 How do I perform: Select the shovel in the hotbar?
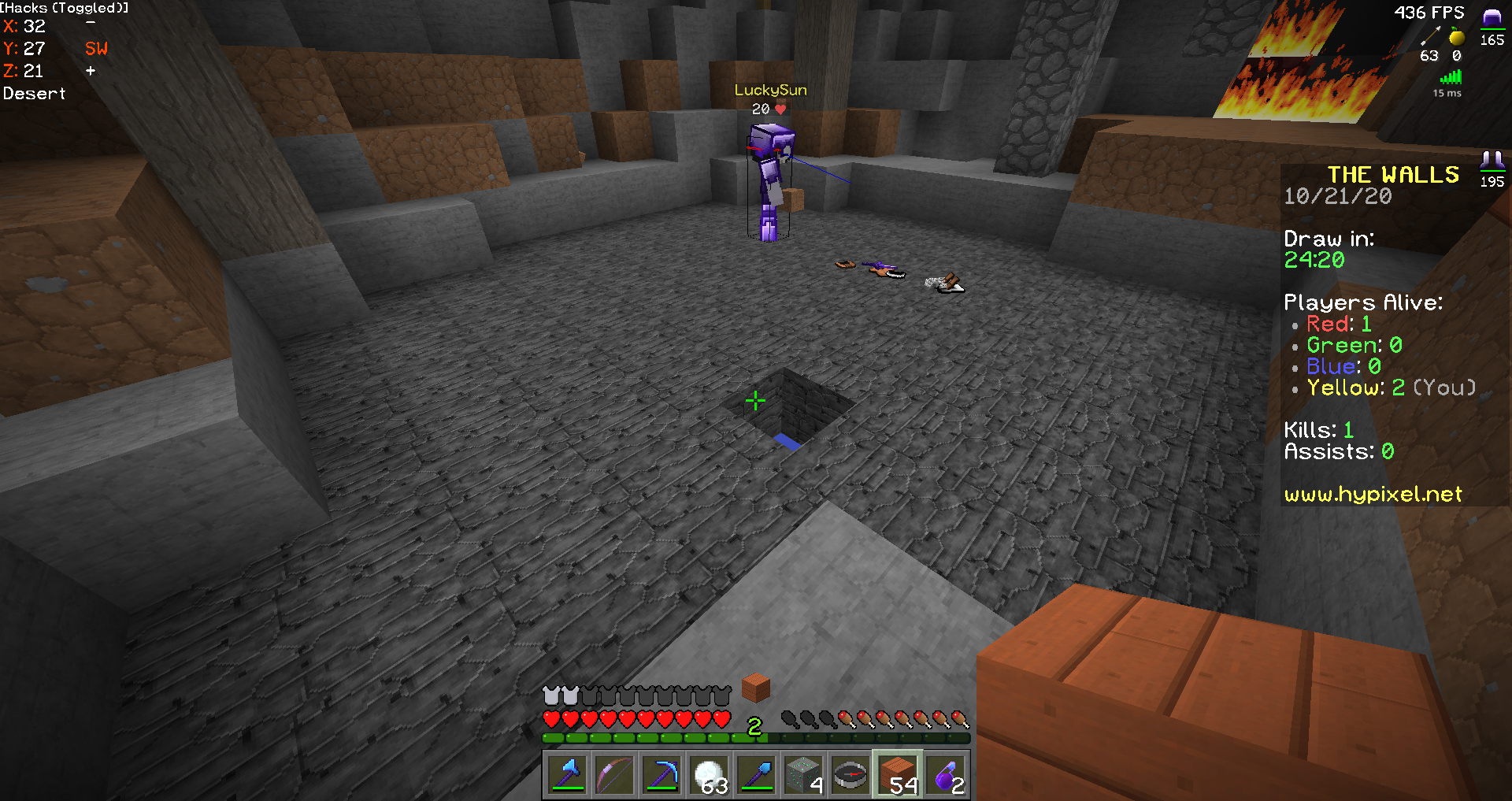757,775
